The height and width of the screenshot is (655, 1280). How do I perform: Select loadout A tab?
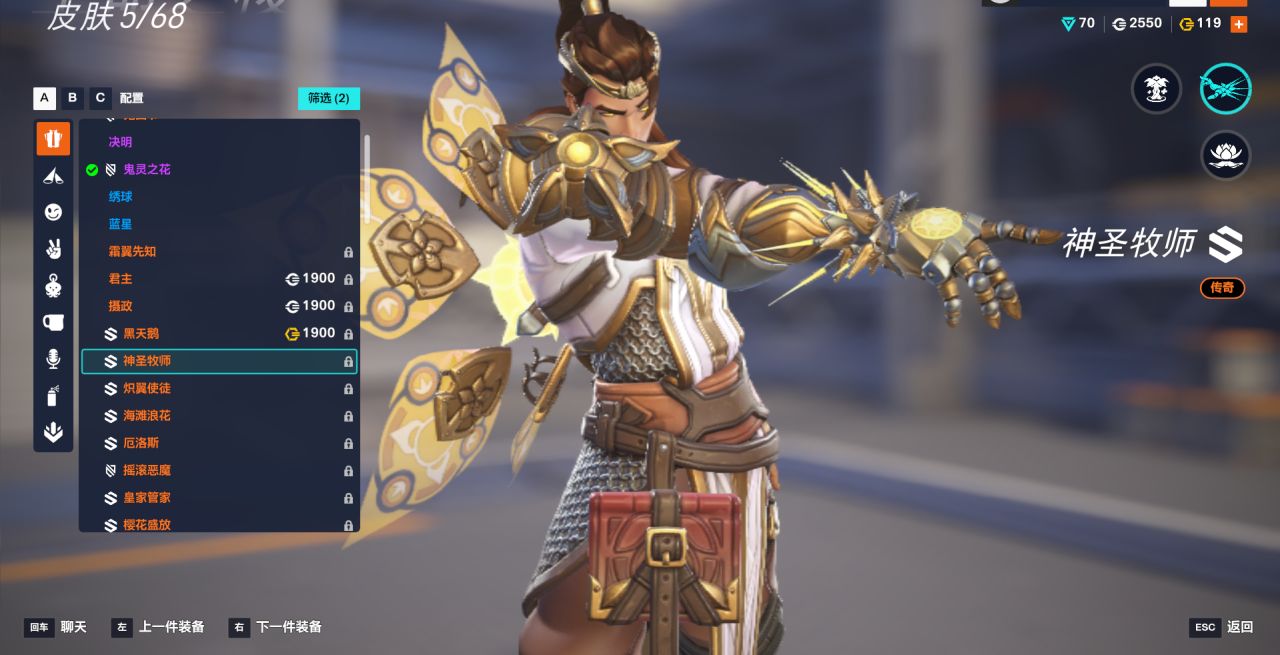[44, 98]
